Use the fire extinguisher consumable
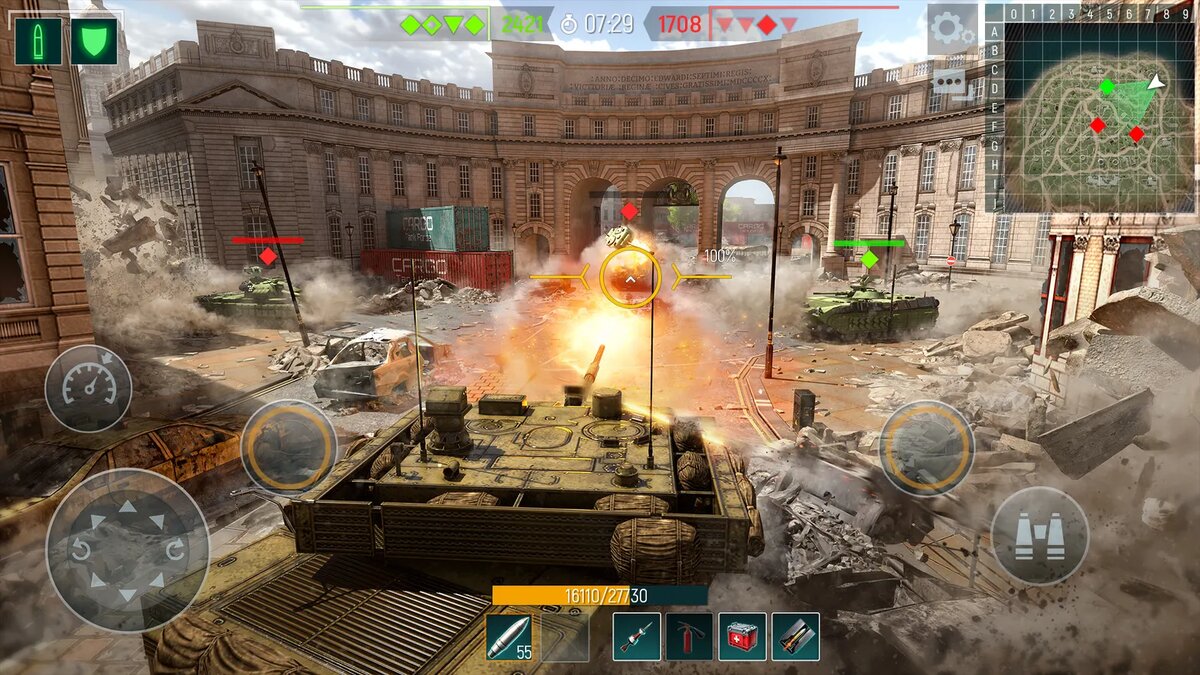The width and height of the screenshot is (1200, 675). 690,637
